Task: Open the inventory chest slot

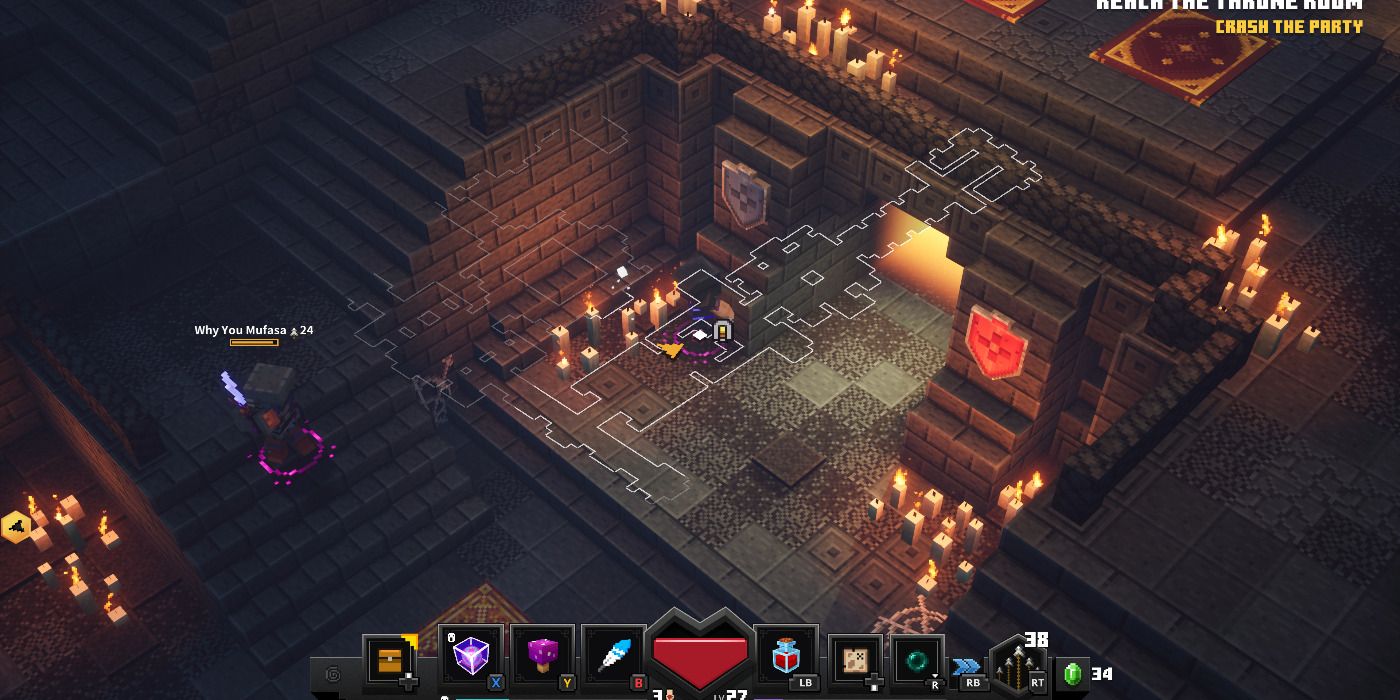Action: click(x=391, y=659)
